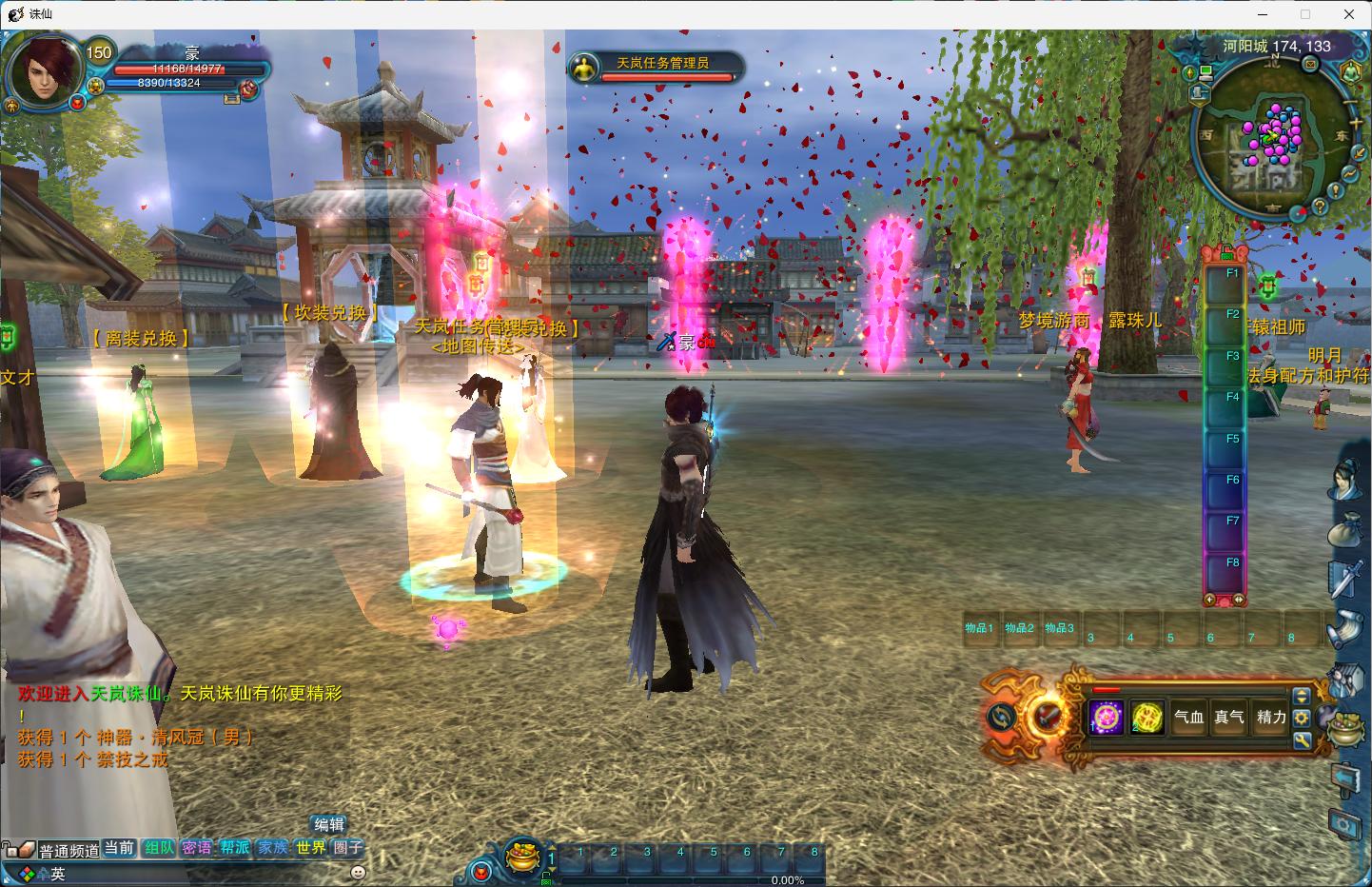Choose the 密语 (Whisper) chat tab
The width and height of the screenshot is (1372, 887).
[x=197, y=847]
